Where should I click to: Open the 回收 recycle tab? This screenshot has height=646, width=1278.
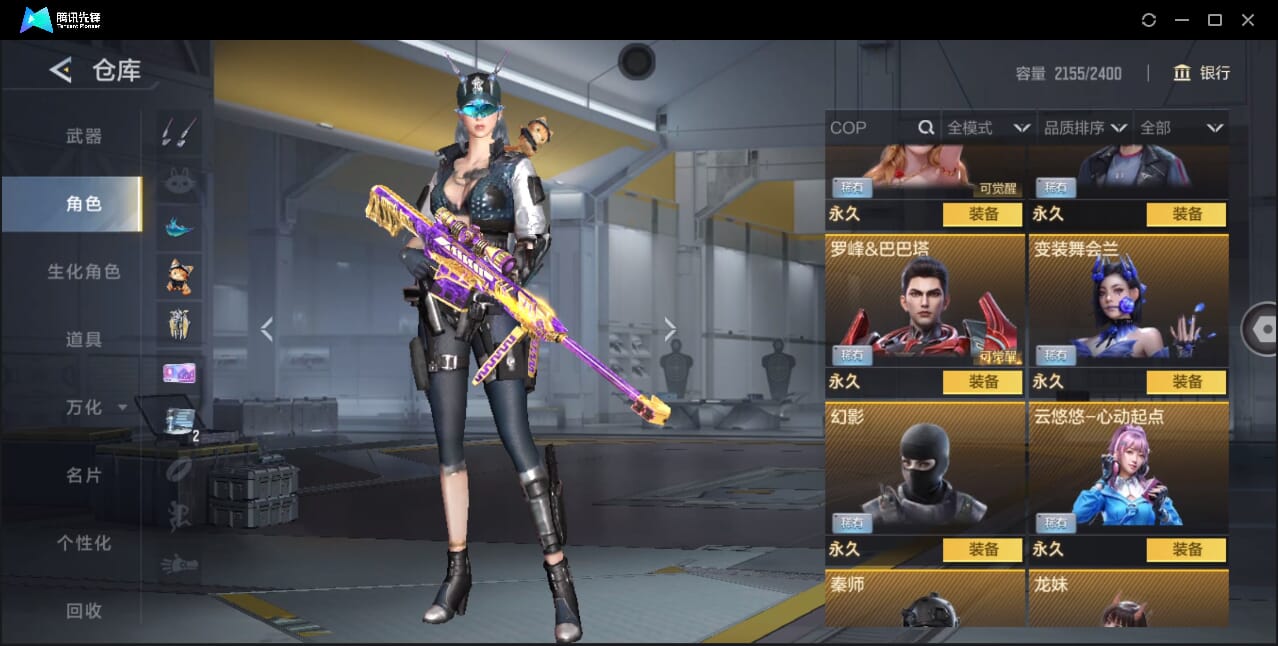click(84, 610)
